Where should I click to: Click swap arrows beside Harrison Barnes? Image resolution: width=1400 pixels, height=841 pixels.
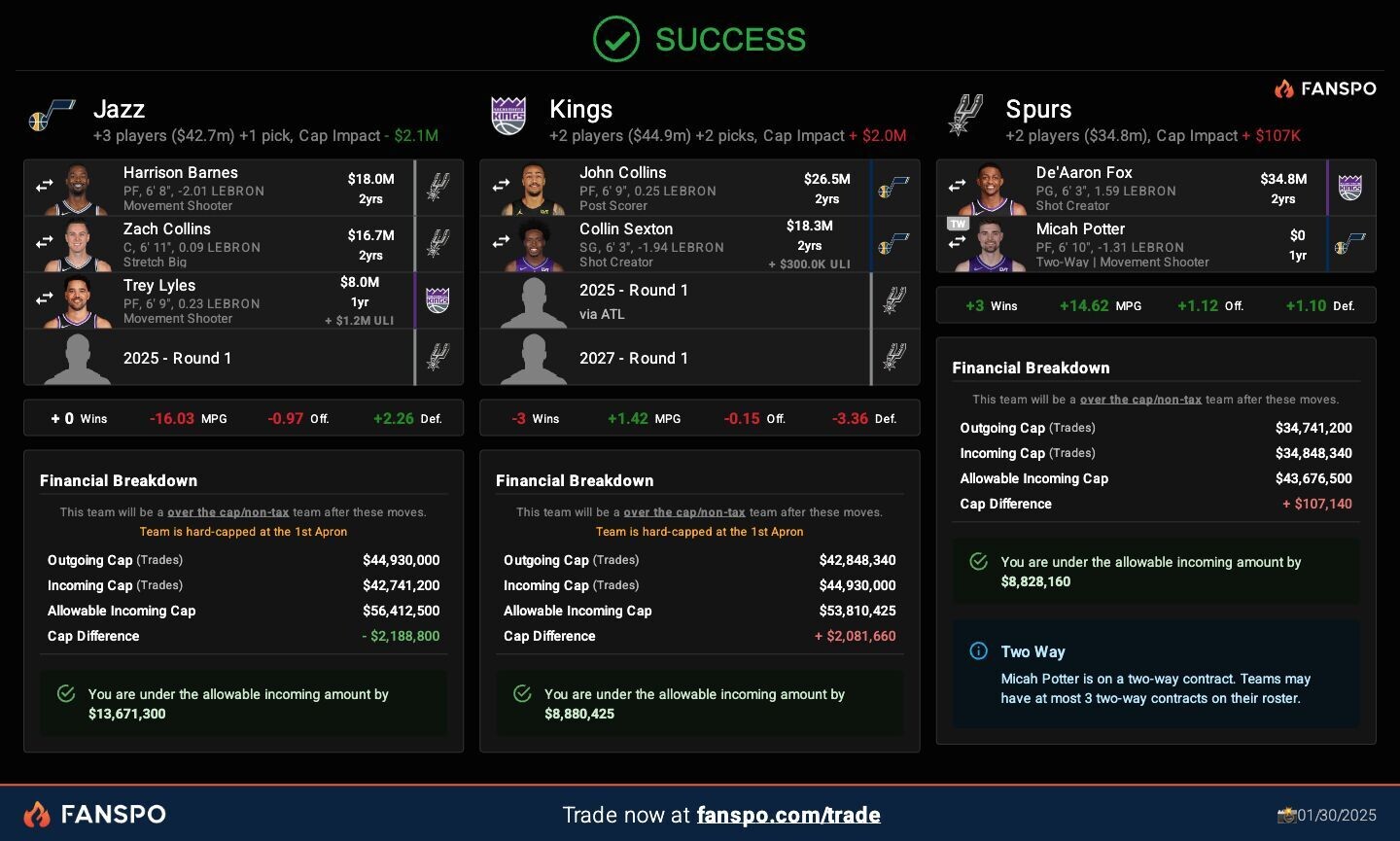coord(45,185)
